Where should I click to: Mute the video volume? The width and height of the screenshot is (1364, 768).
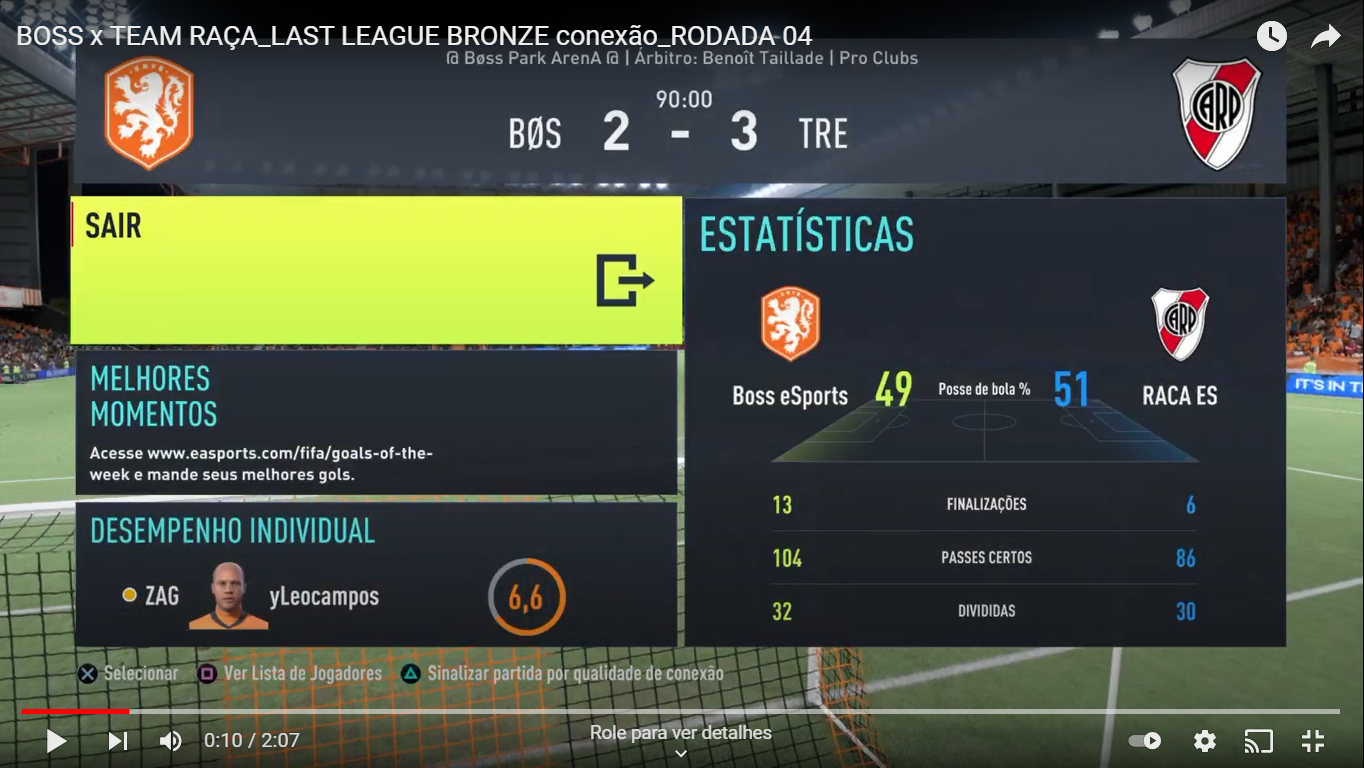coord(171,741)
